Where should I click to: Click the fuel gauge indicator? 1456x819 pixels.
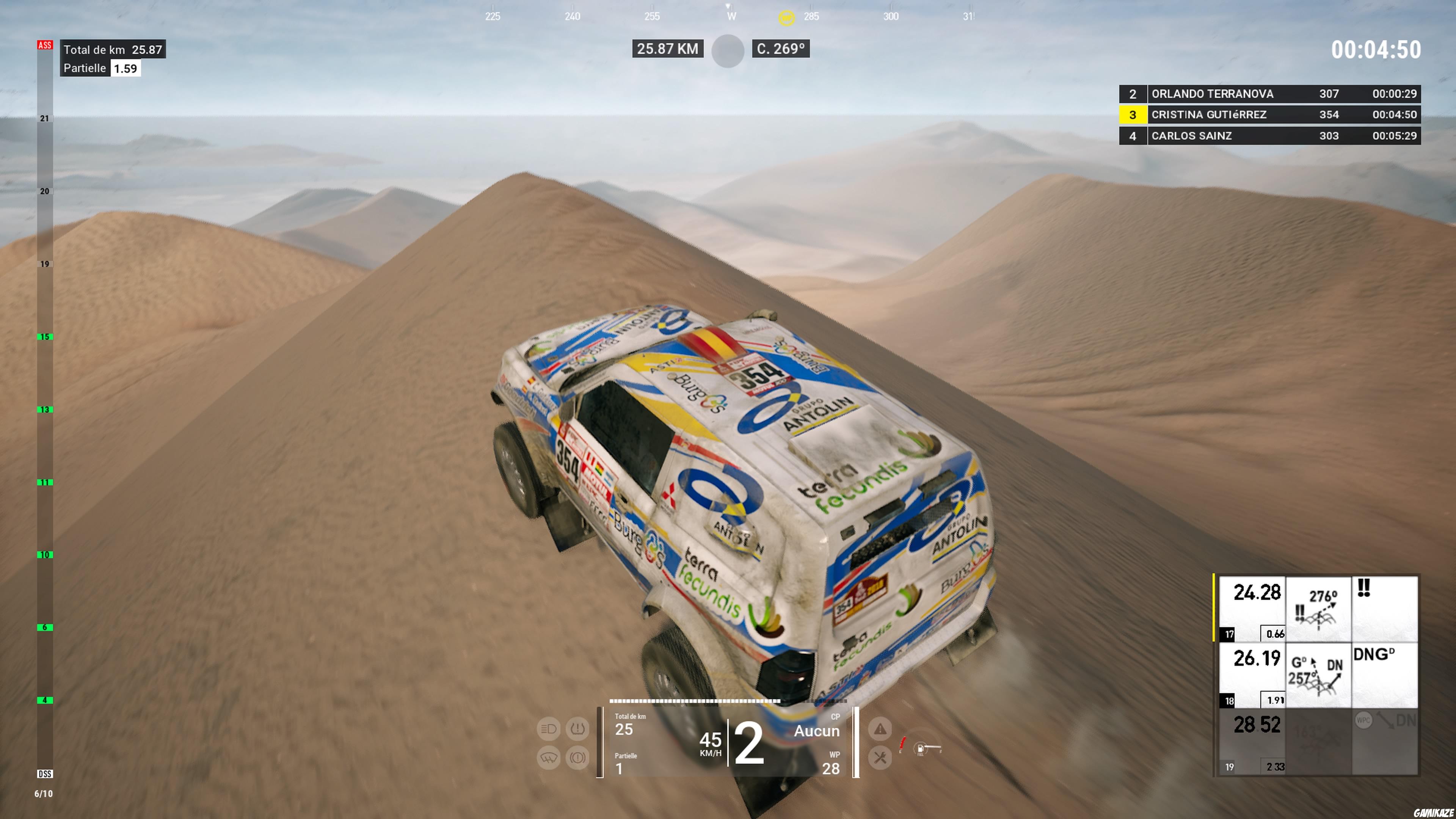click(921, 749)
